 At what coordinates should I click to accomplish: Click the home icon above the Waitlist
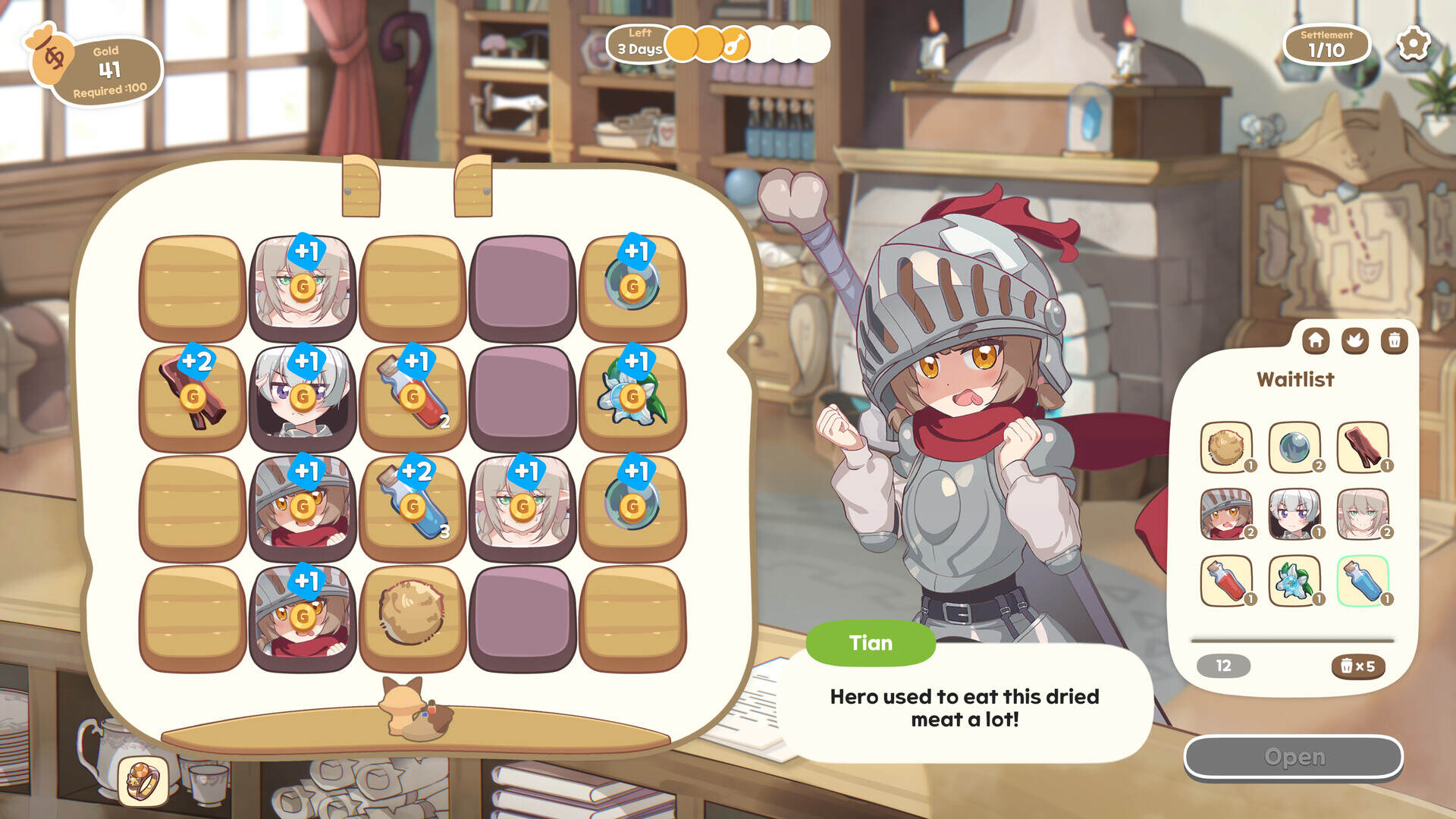click(x=1316, y=341)
